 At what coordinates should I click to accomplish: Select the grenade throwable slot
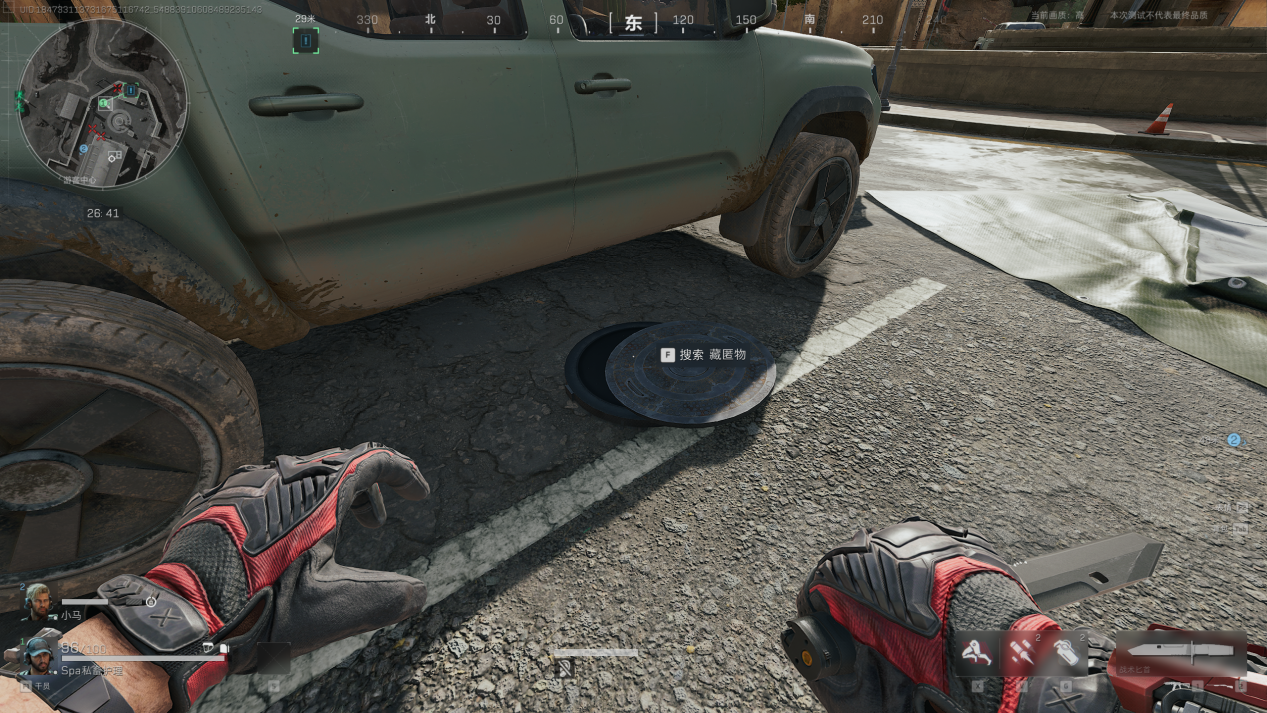tap(1068, 652)
